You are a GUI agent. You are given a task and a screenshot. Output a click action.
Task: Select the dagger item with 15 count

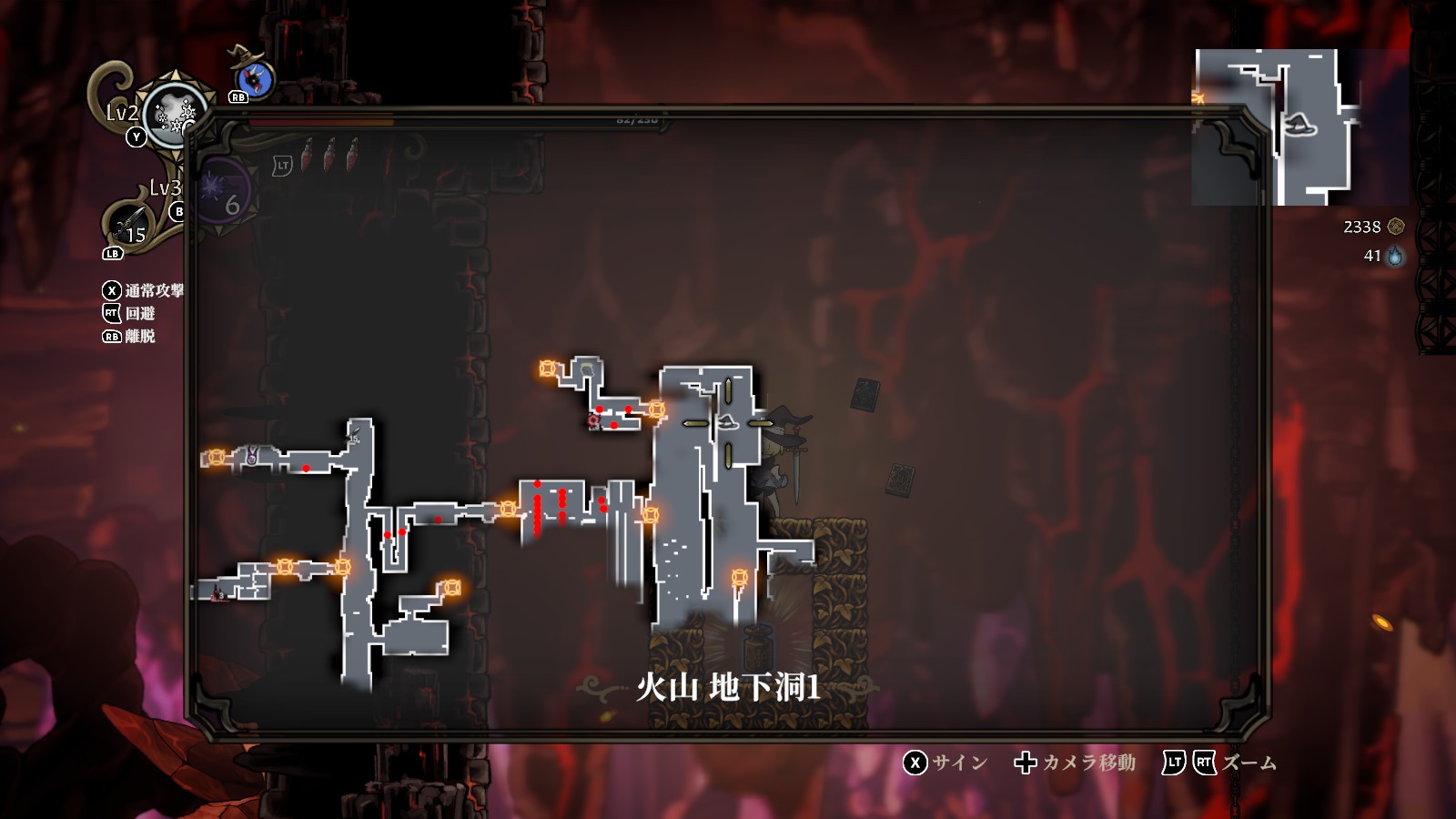(x=130, y=224)
